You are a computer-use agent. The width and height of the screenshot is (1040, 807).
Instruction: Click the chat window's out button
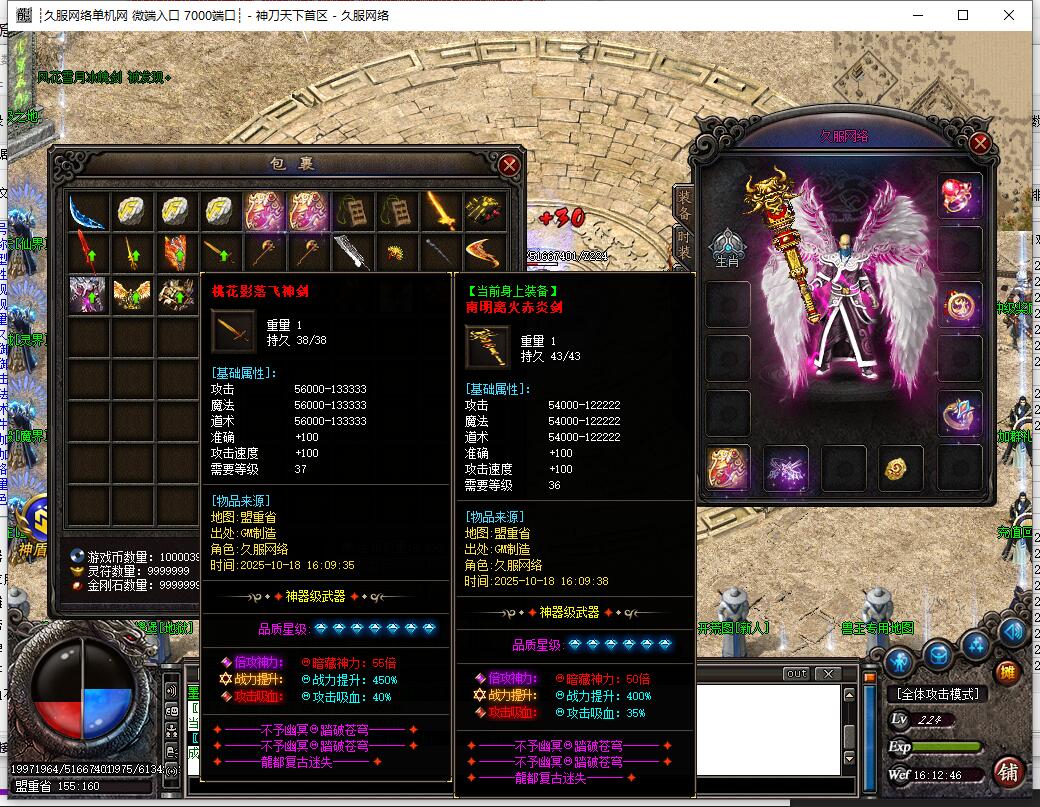796,673
